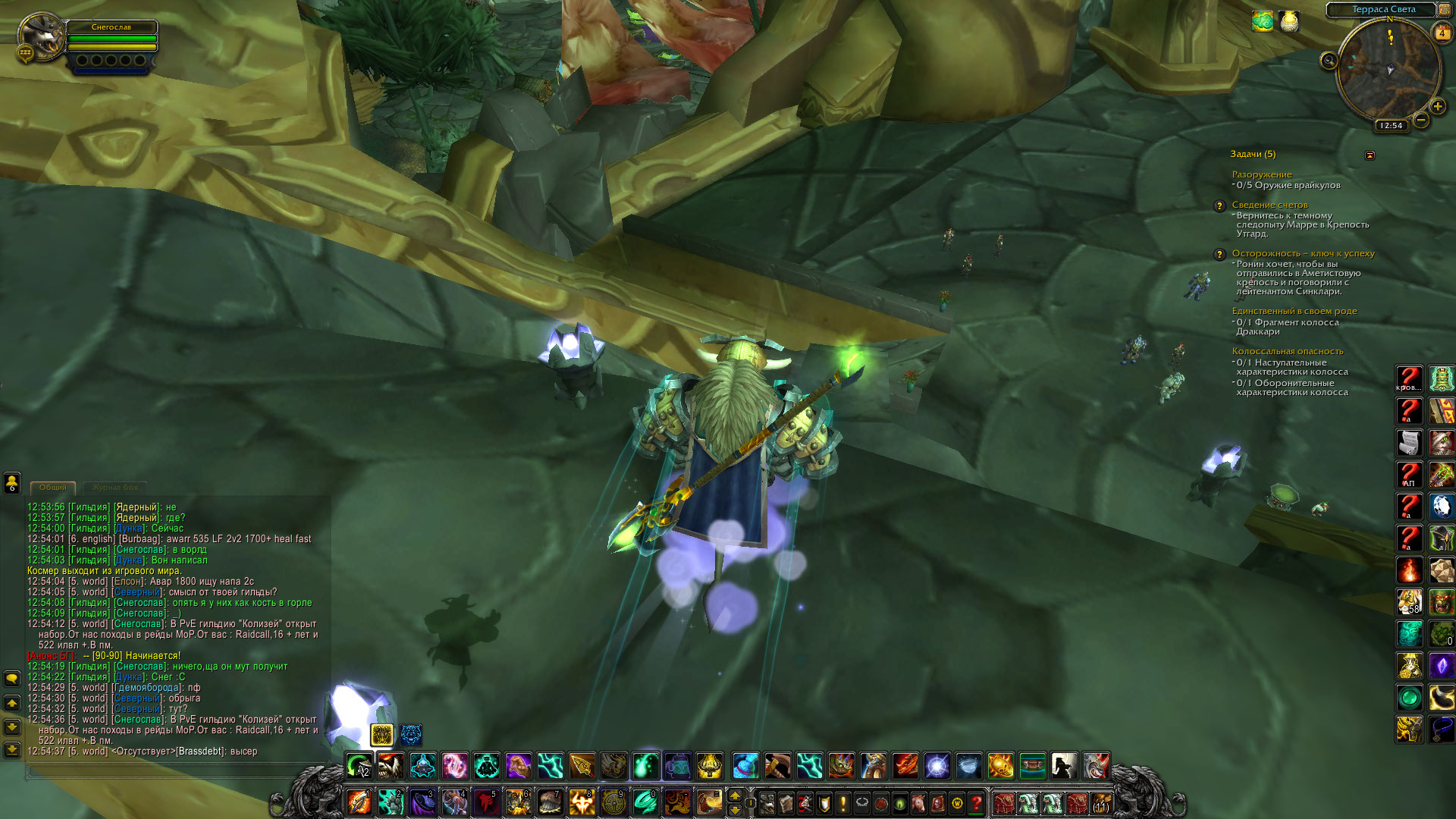Screen dimensions: 1456x819
Task: Collapse the Задачи objectives tracker
Action: [x=1370, y=155]
